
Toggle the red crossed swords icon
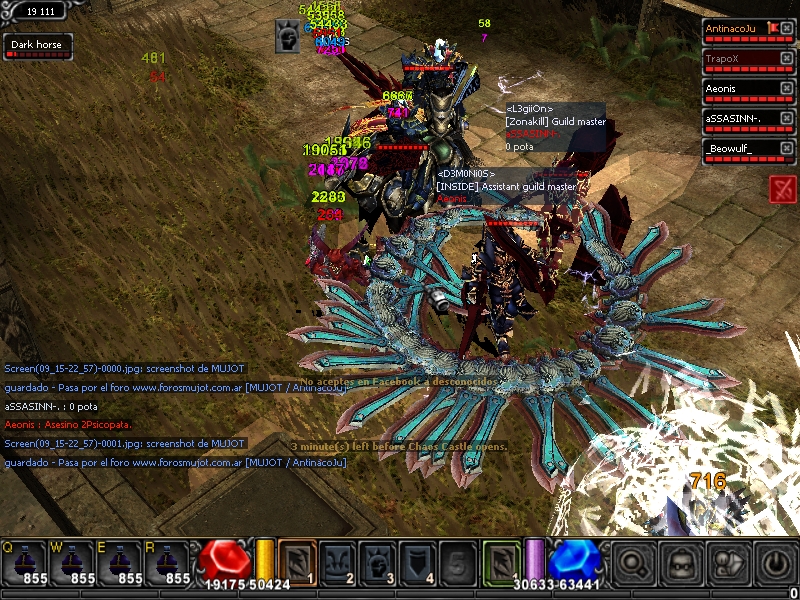coord(783,189)
